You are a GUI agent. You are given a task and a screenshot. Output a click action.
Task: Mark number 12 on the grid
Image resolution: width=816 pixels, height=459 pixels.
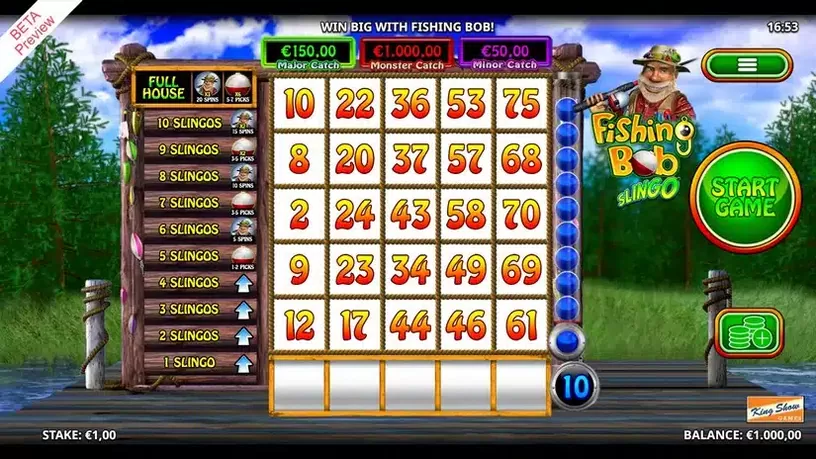[x=299, y=324]
